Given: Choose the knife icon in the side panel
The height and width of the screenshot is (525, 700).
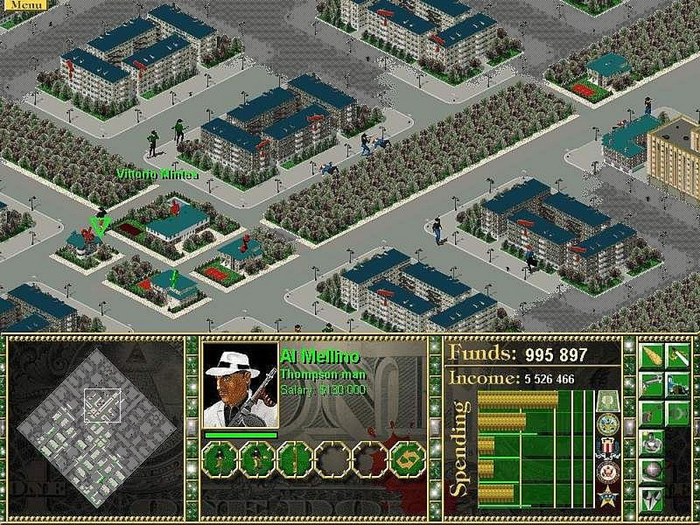Looking at the screenshot, I should pyautogui.click(x=678, y=357).
